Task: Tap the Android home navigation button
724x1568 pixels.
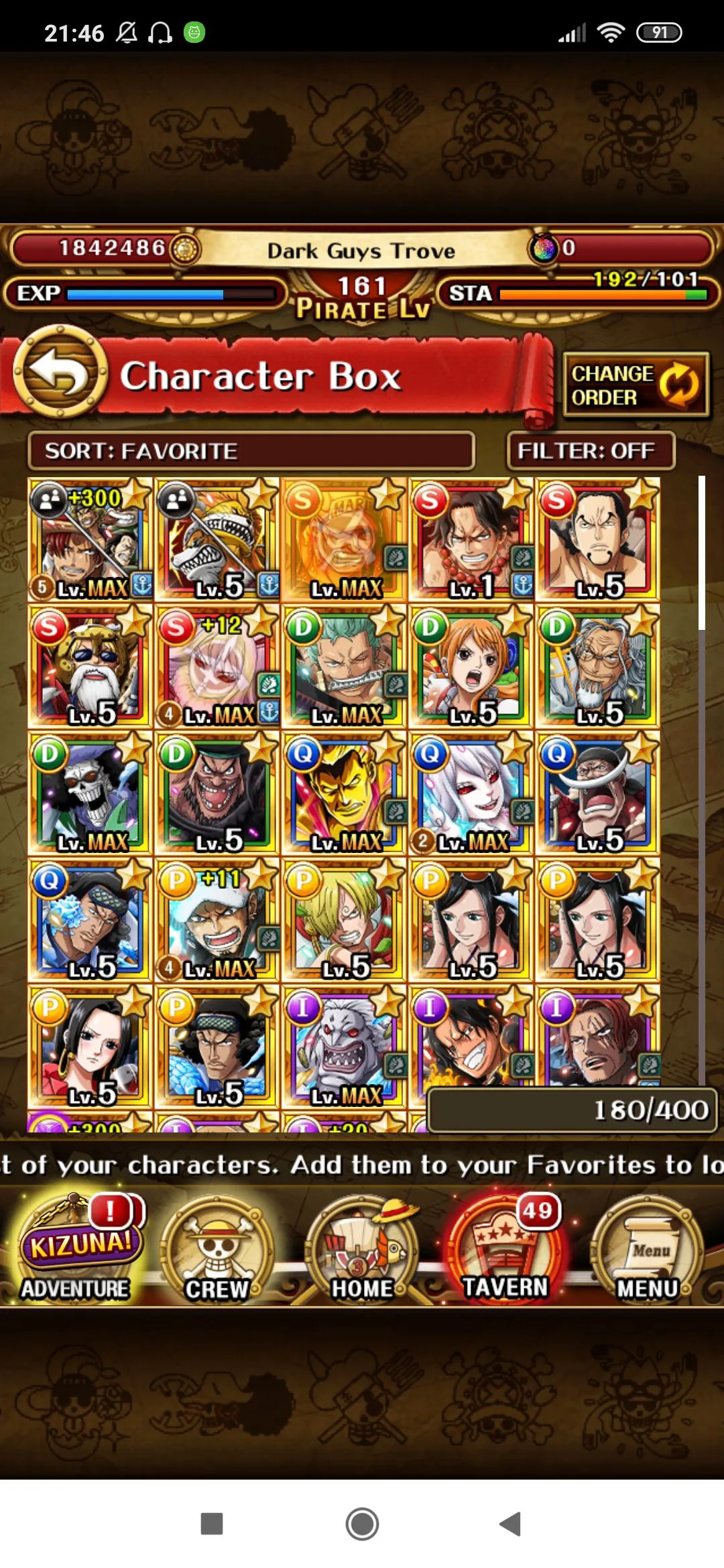Action: click(362, 1524)
